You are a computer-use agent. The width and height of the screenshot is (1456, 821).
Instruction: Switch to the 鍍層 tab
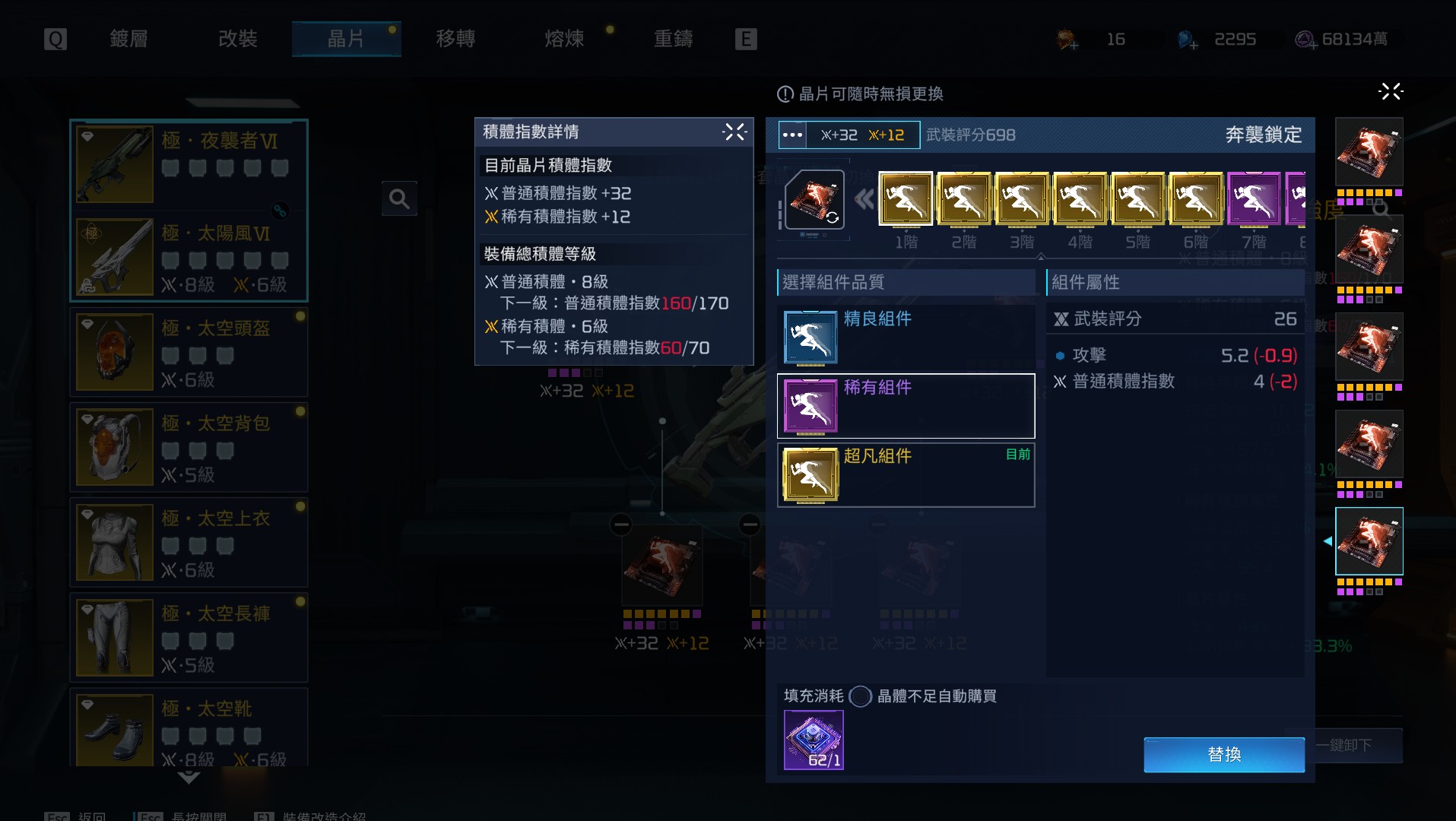(x=128, y=39)
